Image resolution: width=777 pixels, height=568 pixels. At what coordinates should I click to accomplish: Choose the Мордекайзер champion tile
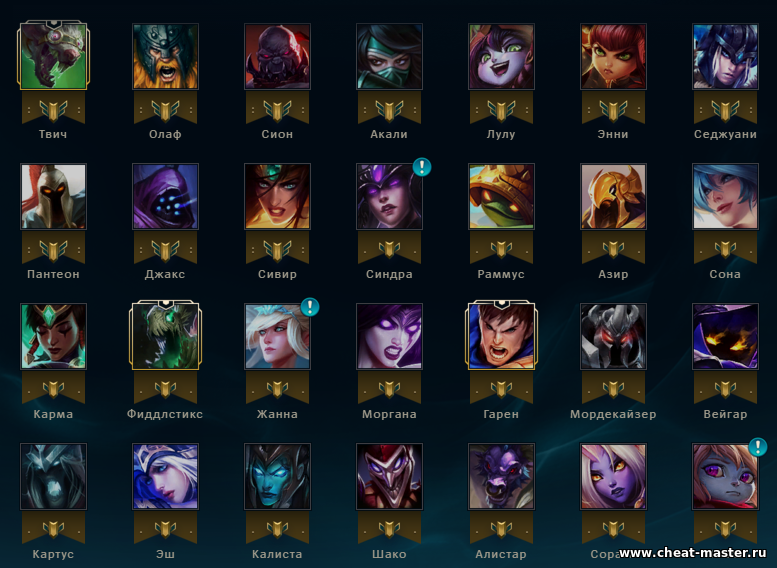click(x=613, y=337)
